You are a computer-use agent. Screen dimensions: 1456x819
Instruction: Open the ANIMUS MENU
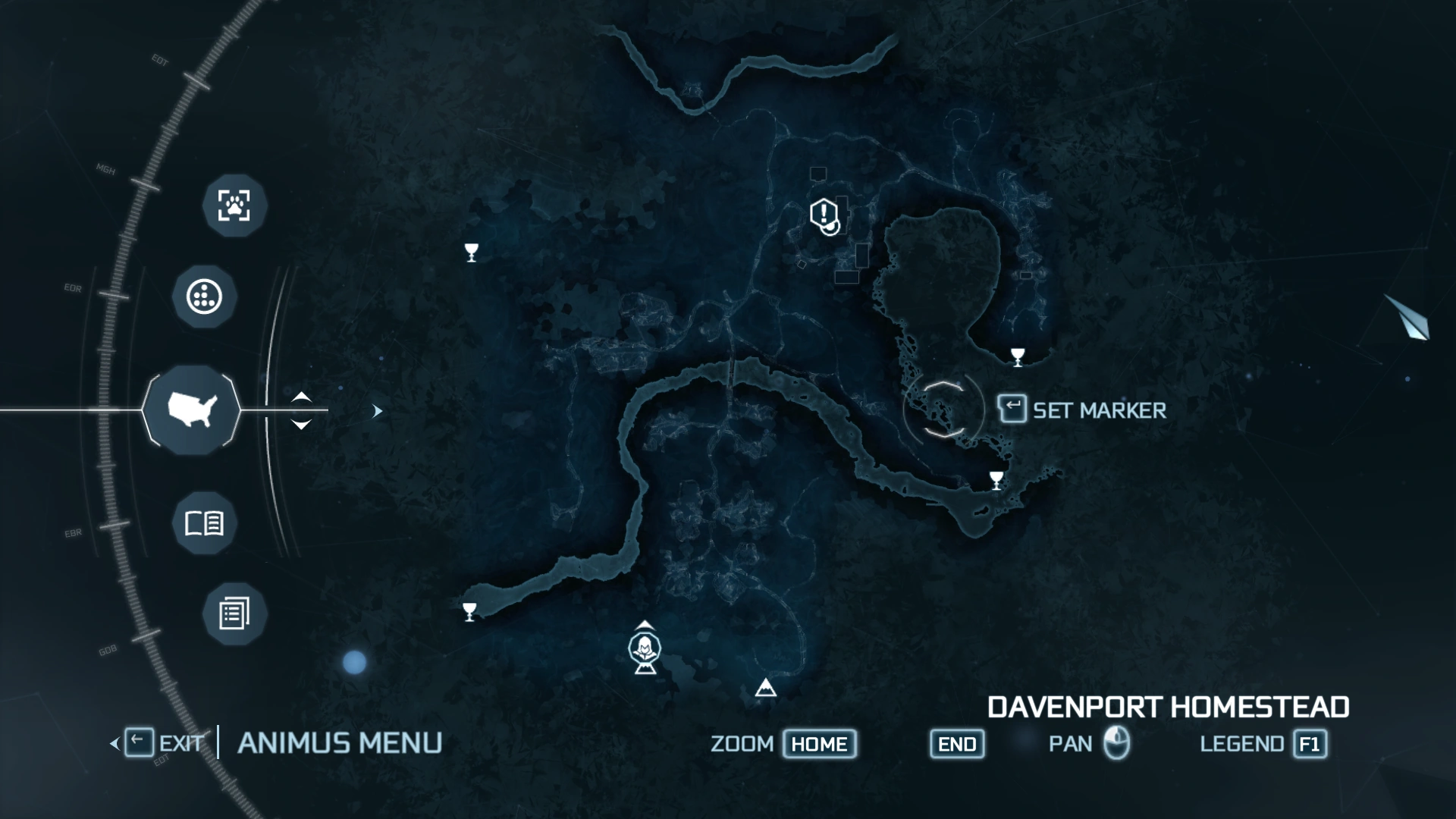click(x=340, y=742)
